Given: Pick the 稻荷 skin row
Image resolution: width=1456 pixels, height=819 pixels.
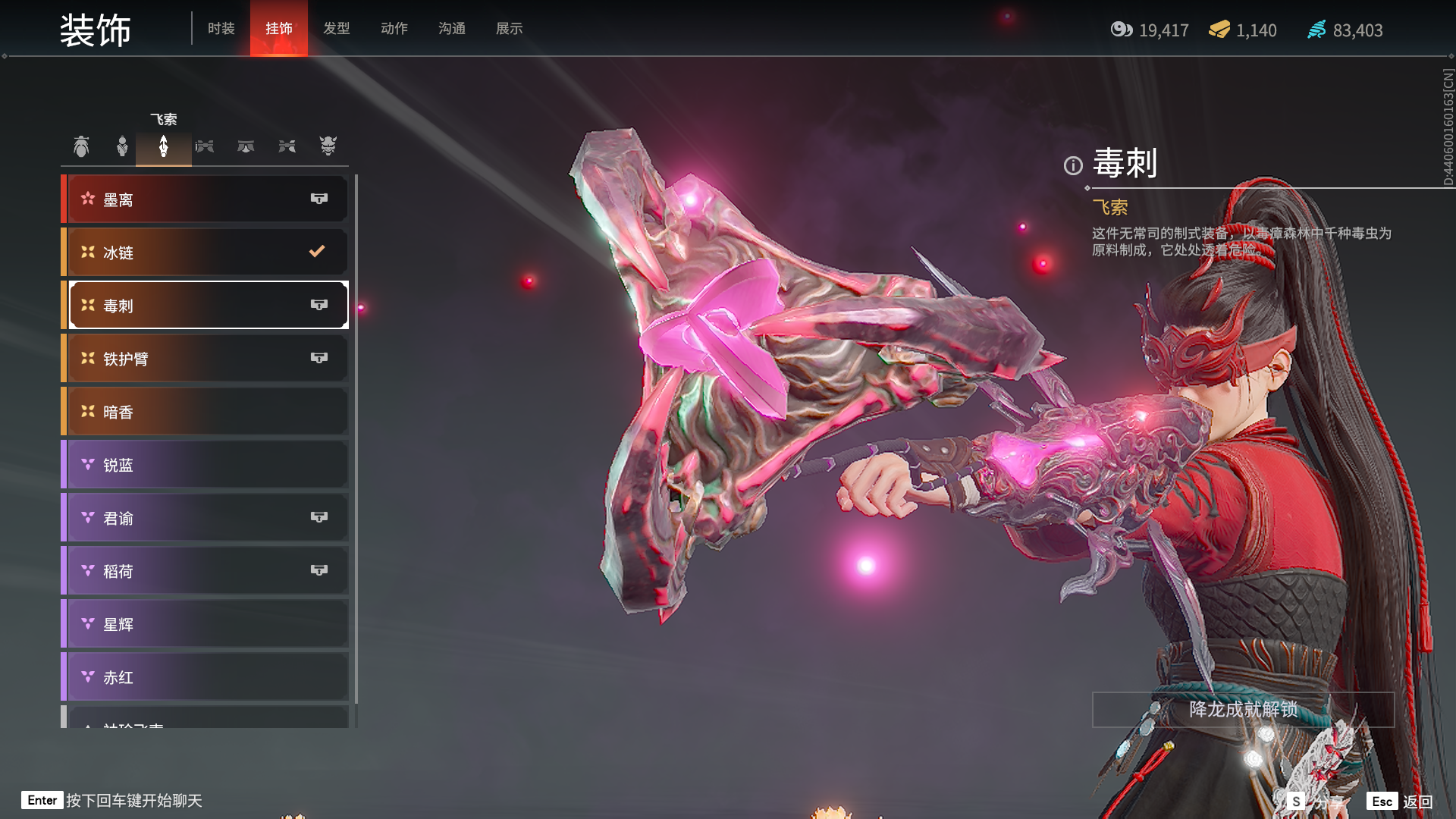Looking at the screenshot, I should pos(206,571).
